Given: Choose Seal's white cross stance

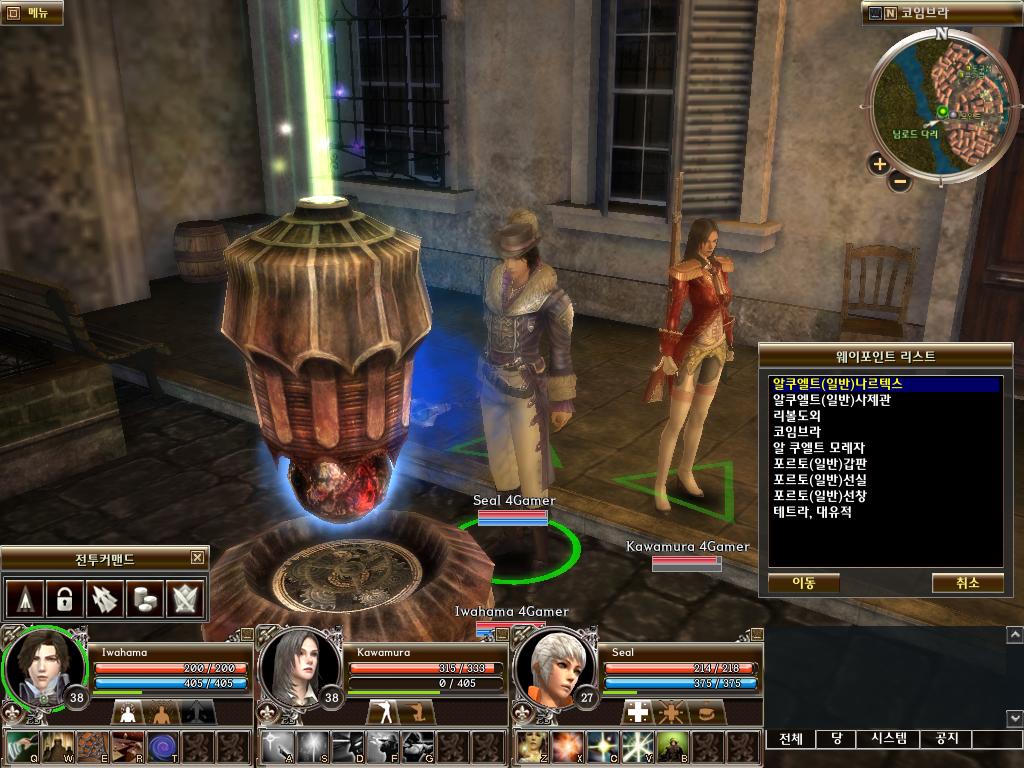Looking at the screenshot, I should coord(637,712).
